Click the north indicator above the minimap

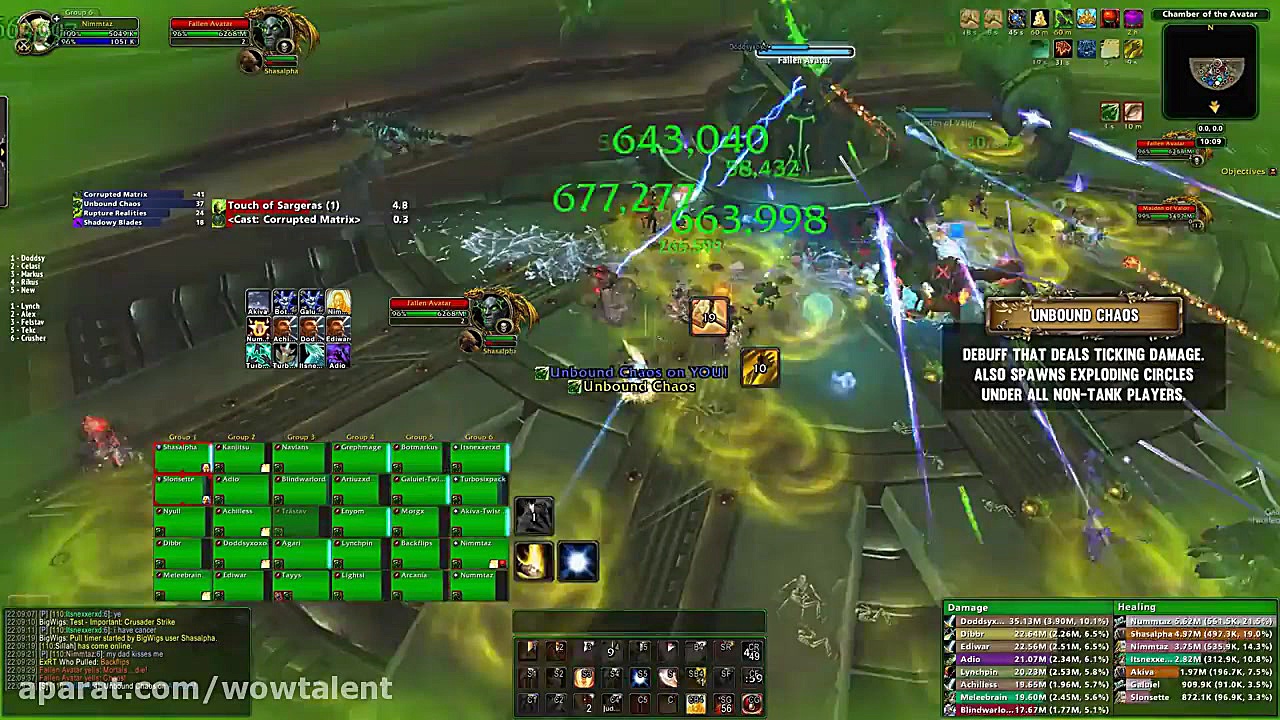click(1211, 28)
